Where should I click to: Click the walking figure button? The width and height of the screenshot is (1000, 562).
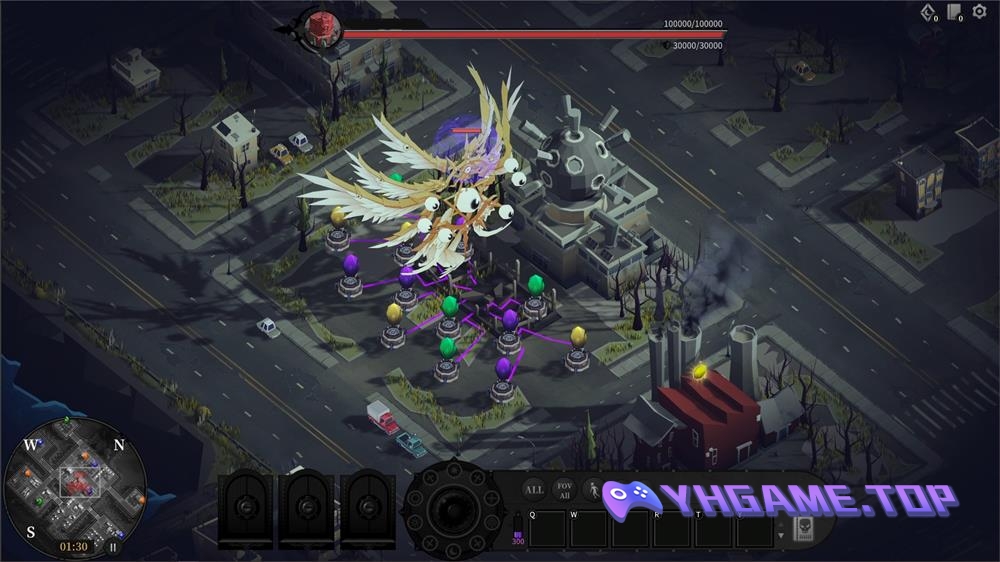[593, 490]
